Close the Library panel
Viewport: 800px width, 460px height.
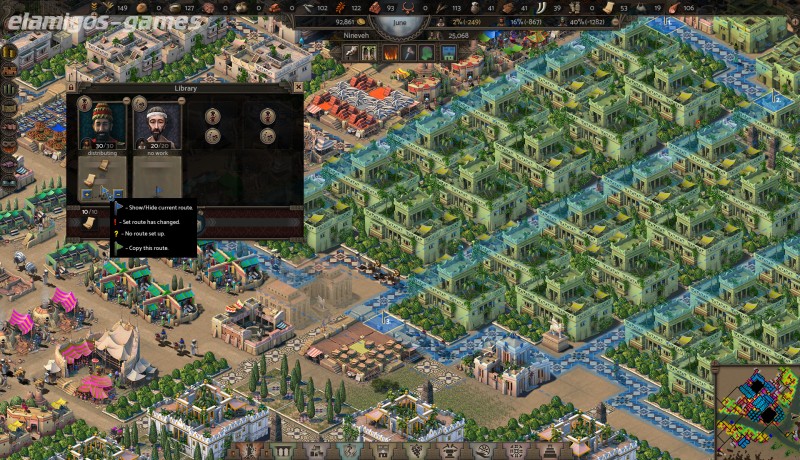[297, 88]
